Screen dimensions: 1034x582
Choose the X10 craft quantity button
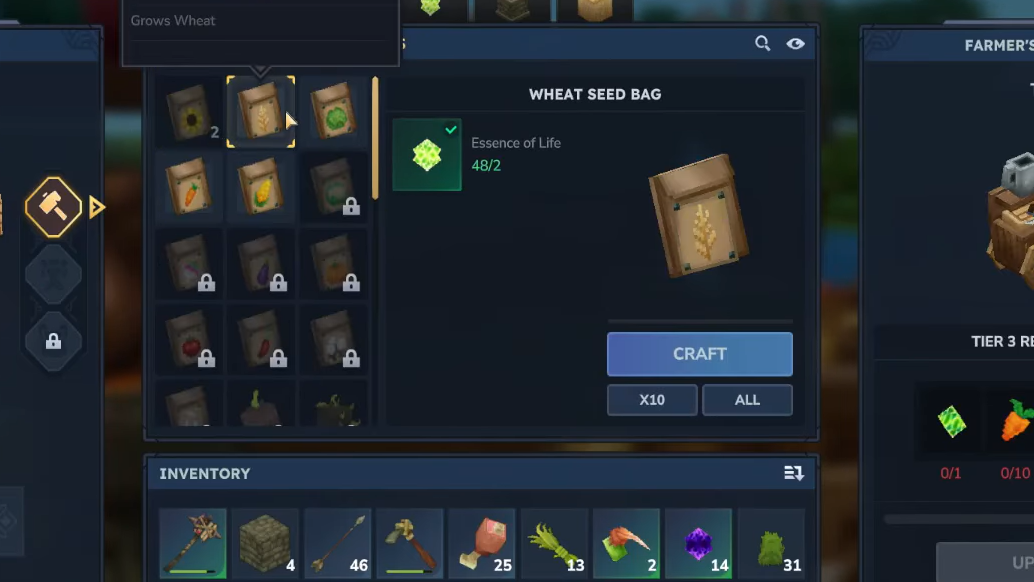[x=652, y=400]
